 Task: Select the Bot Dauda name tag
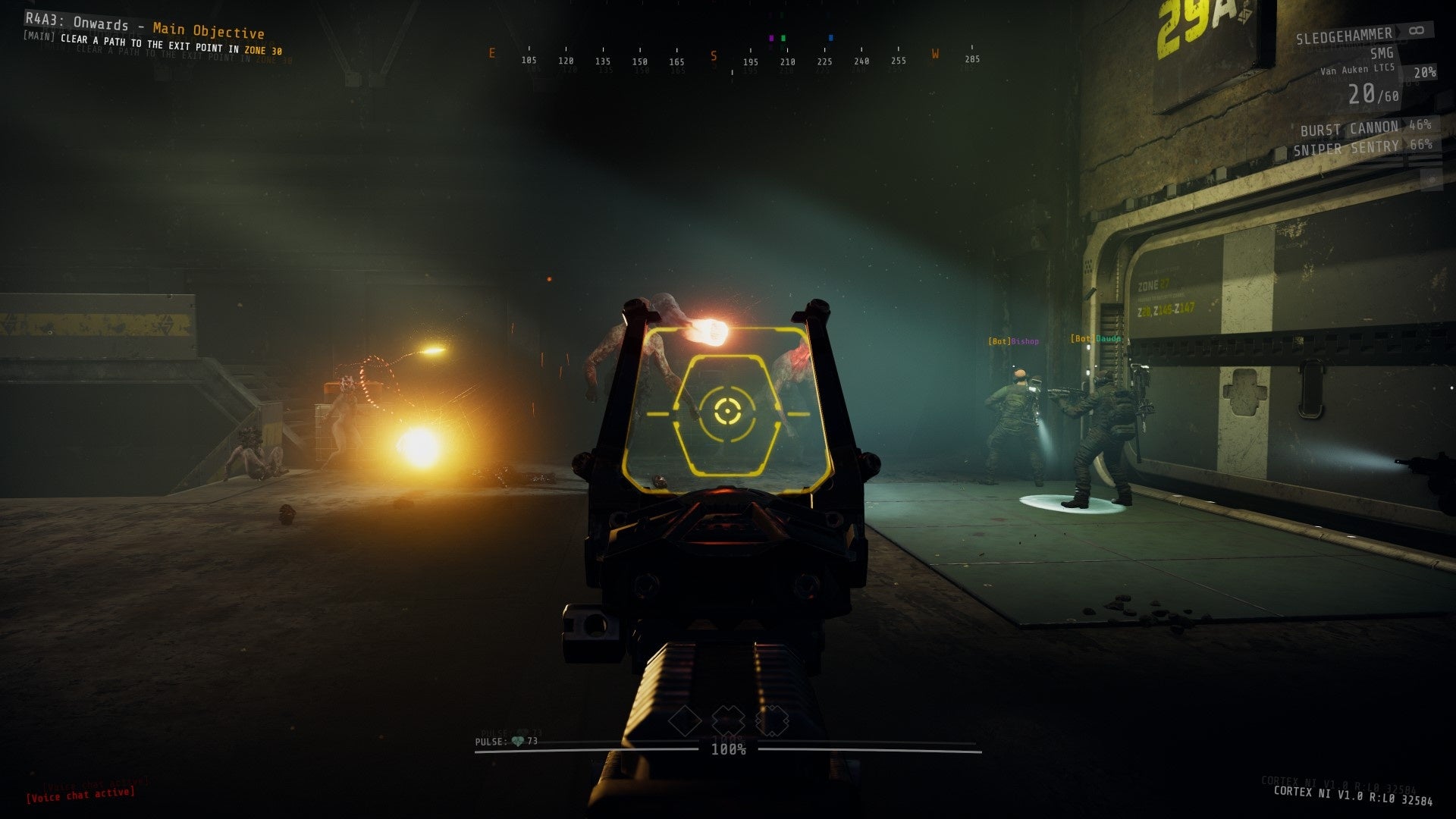click(1096, 338)
